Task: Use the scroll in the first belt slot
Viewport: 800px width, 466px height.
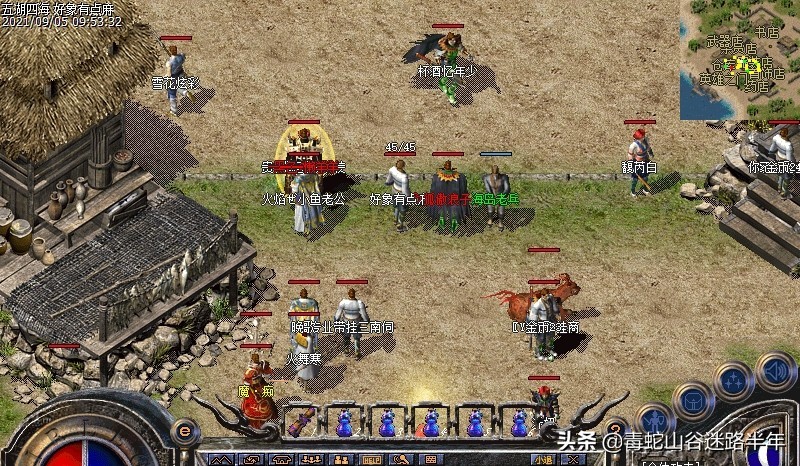Action: pyautogui.click(x=299, y=423)
